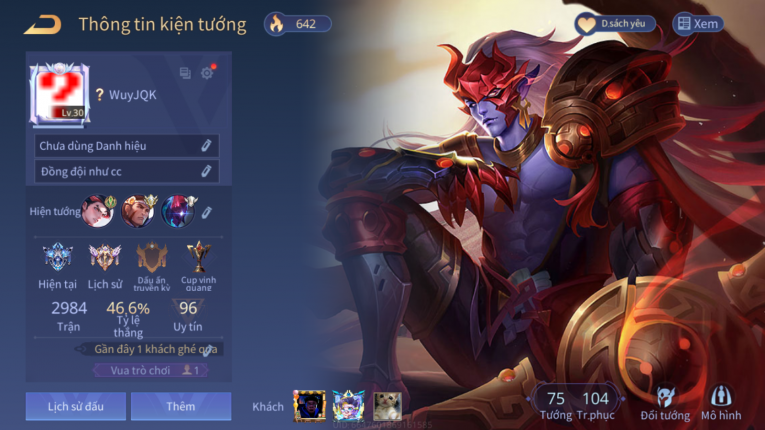
Task: Edit the Hiện tướng displayed heroes
Action: 206,212
